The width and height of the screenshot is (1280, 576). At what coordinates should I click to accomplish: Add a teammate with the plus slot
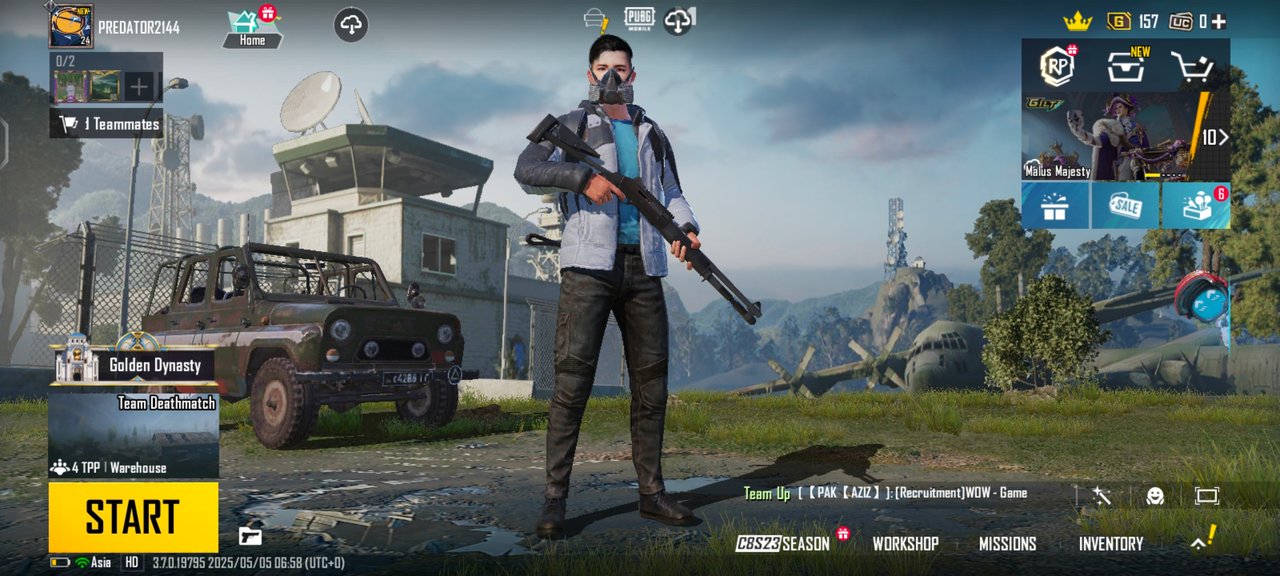(139, 87)
